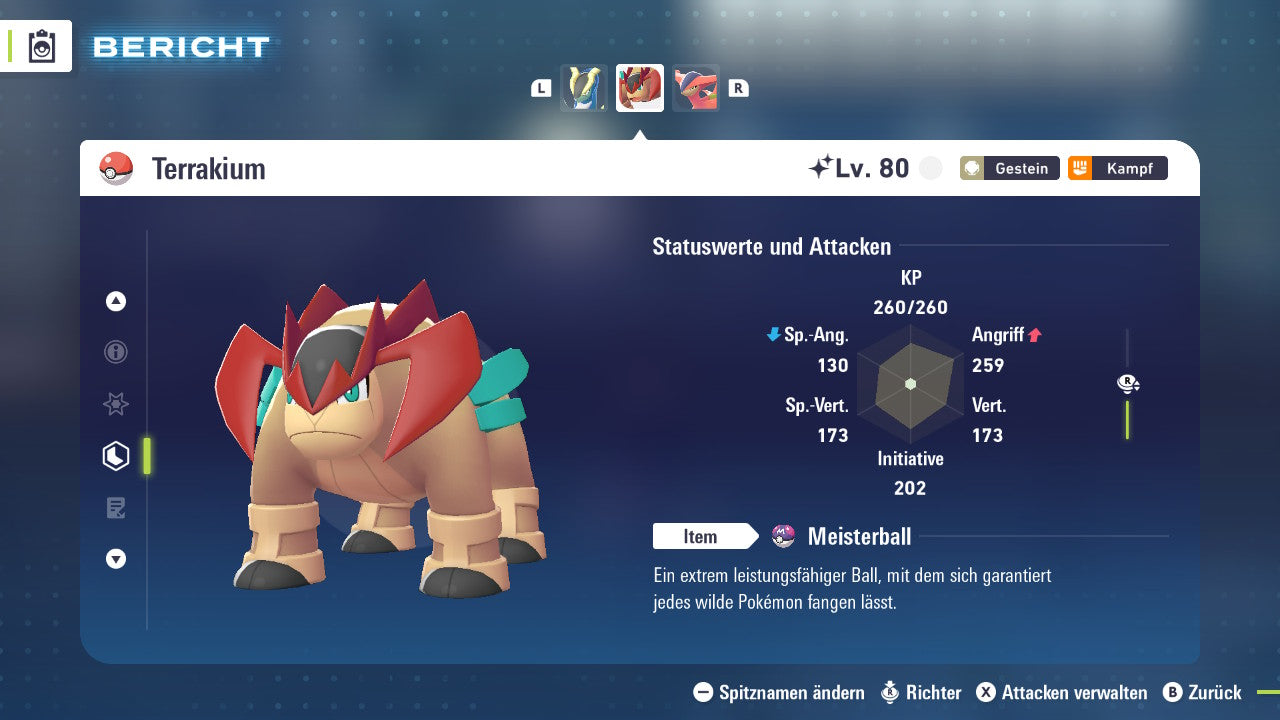Click the clipboard report icon top left
Screen dimensions: 1280x720
tap(41, 46)
